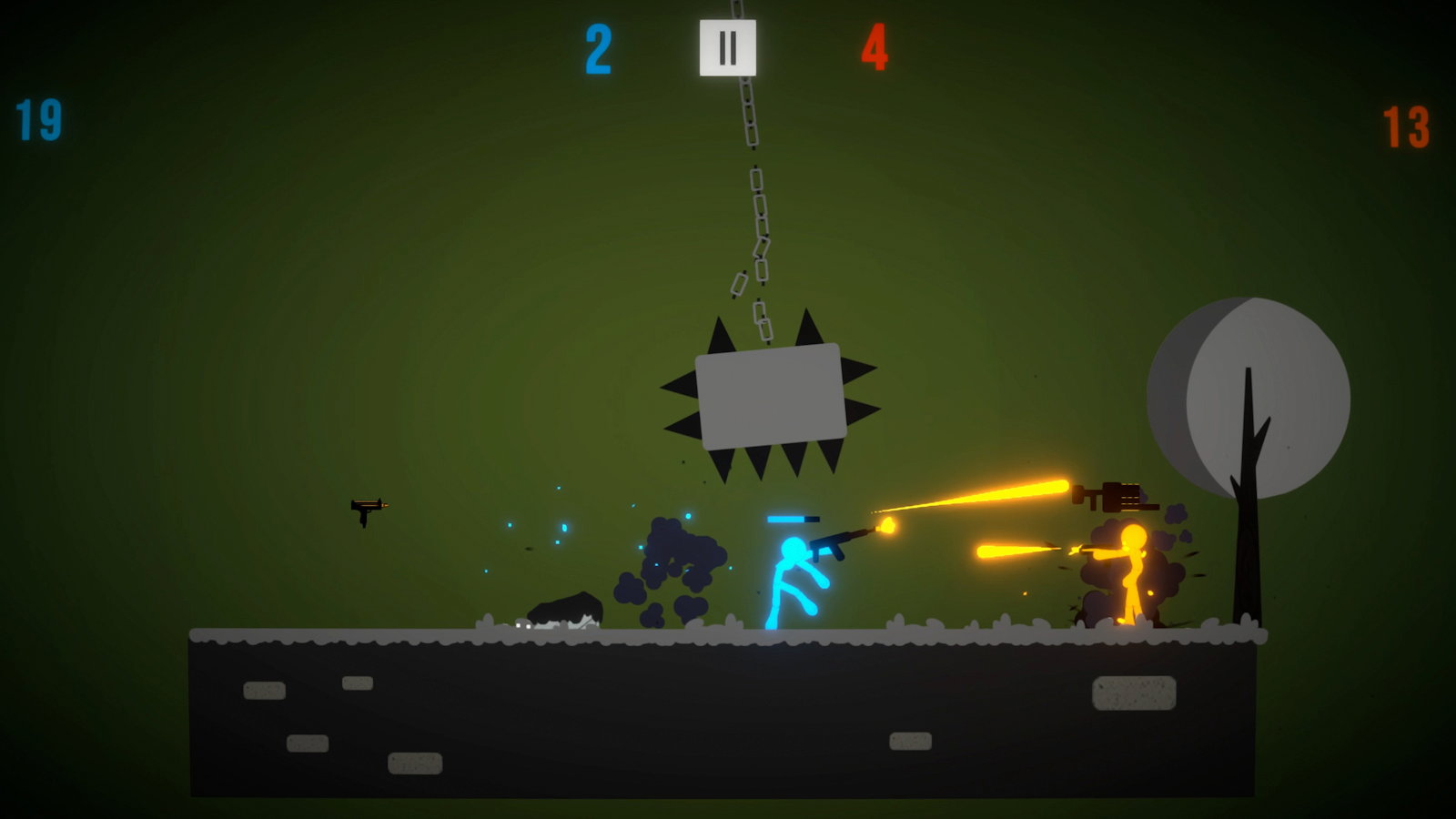The height and width of the screenshot is (819, 1456).
Task: Select the floating Uzi weapon pickup
Action: [x=368, y=510]
